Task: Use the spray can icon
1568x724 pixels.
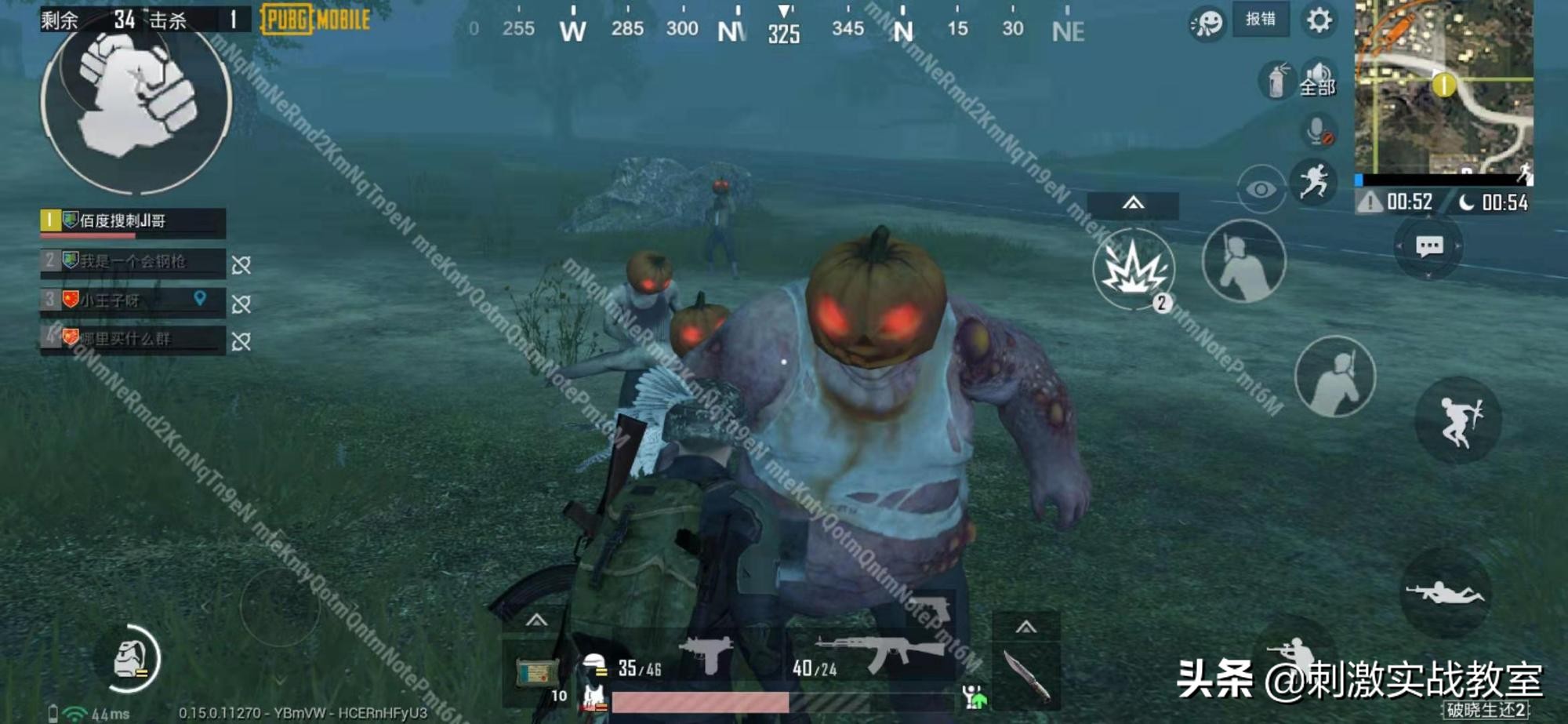Action: (1276, 80)
